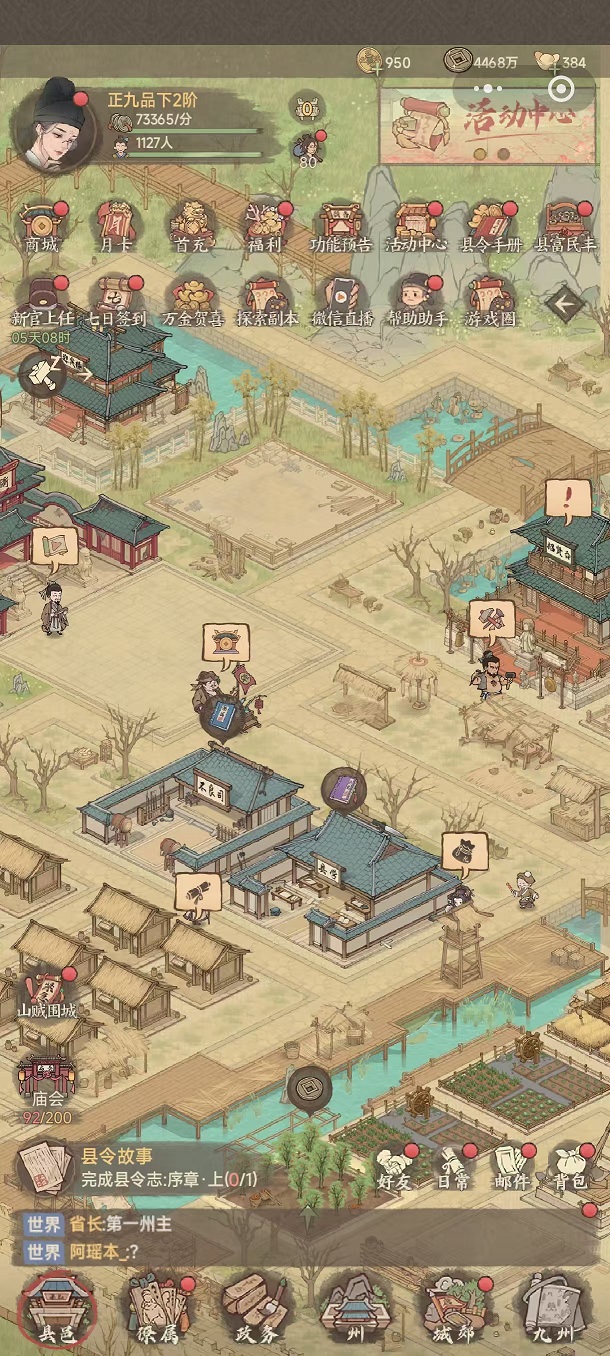Open the world chat box
The width and height of the screenshot is (610, 1356).
(x=200, y=1238)
